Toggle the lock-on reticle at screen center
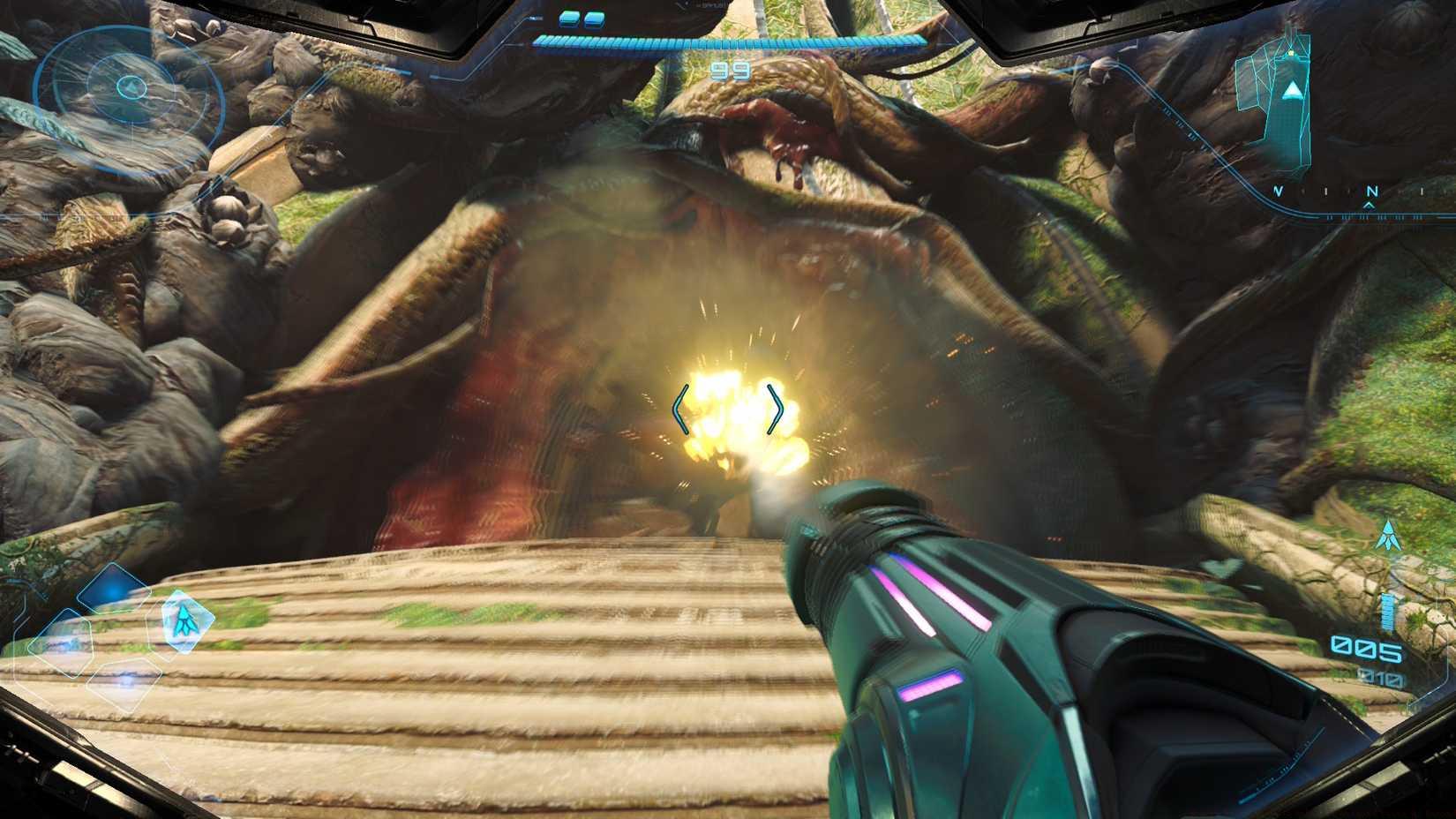The height and width of the screenshot is (819, 1456). (728, 408)
